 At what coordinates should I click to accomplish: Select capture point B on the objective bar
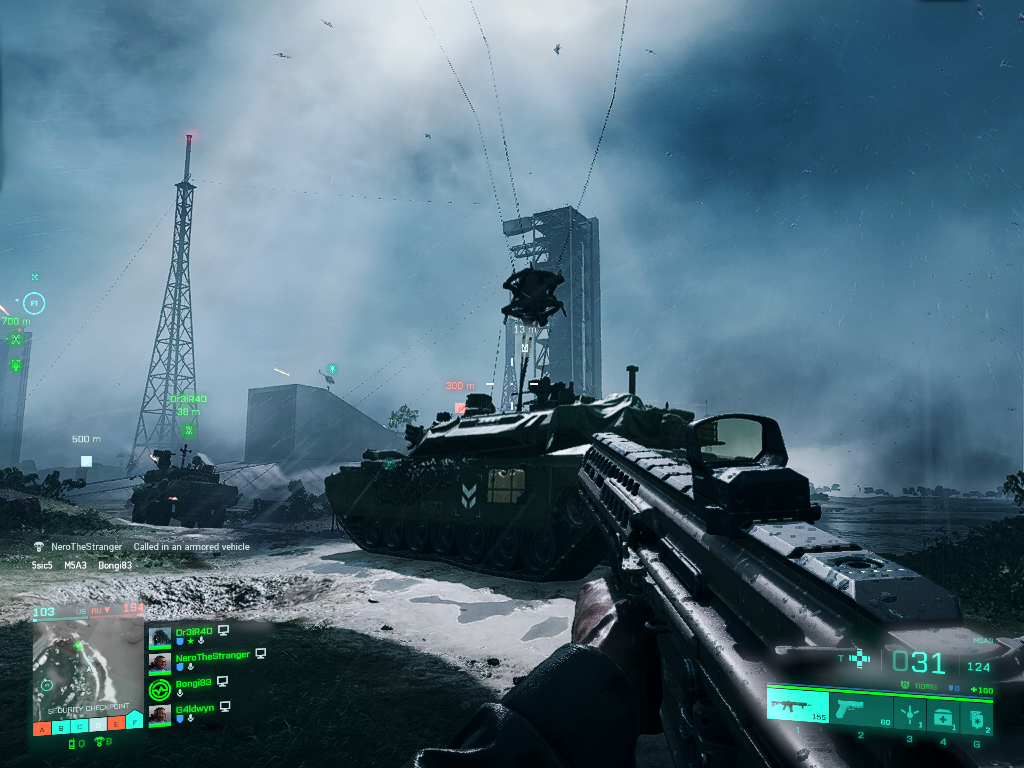tap(61, 726)
